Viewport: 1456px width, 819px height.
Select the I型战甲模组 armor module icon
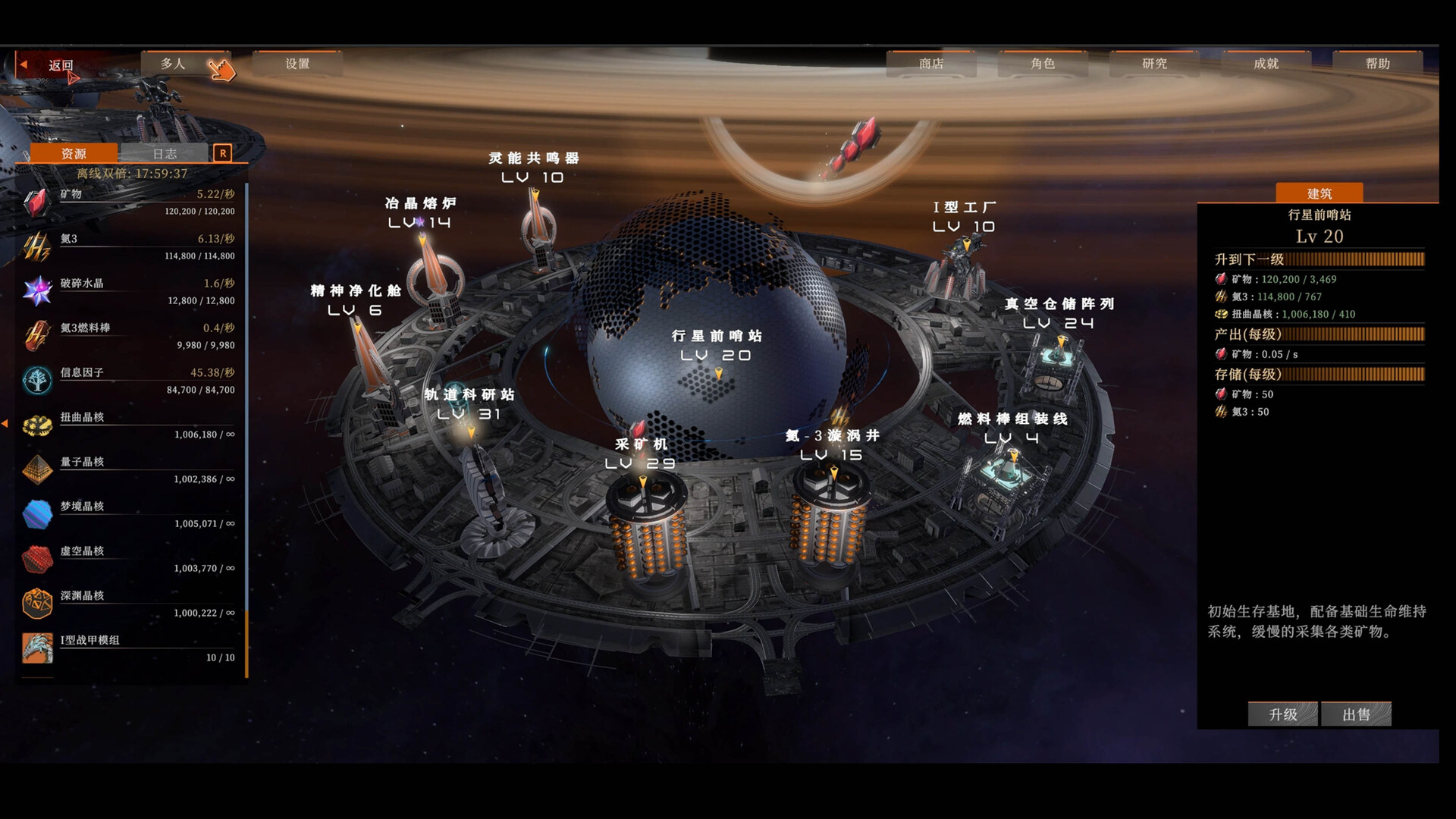[37, 646]
